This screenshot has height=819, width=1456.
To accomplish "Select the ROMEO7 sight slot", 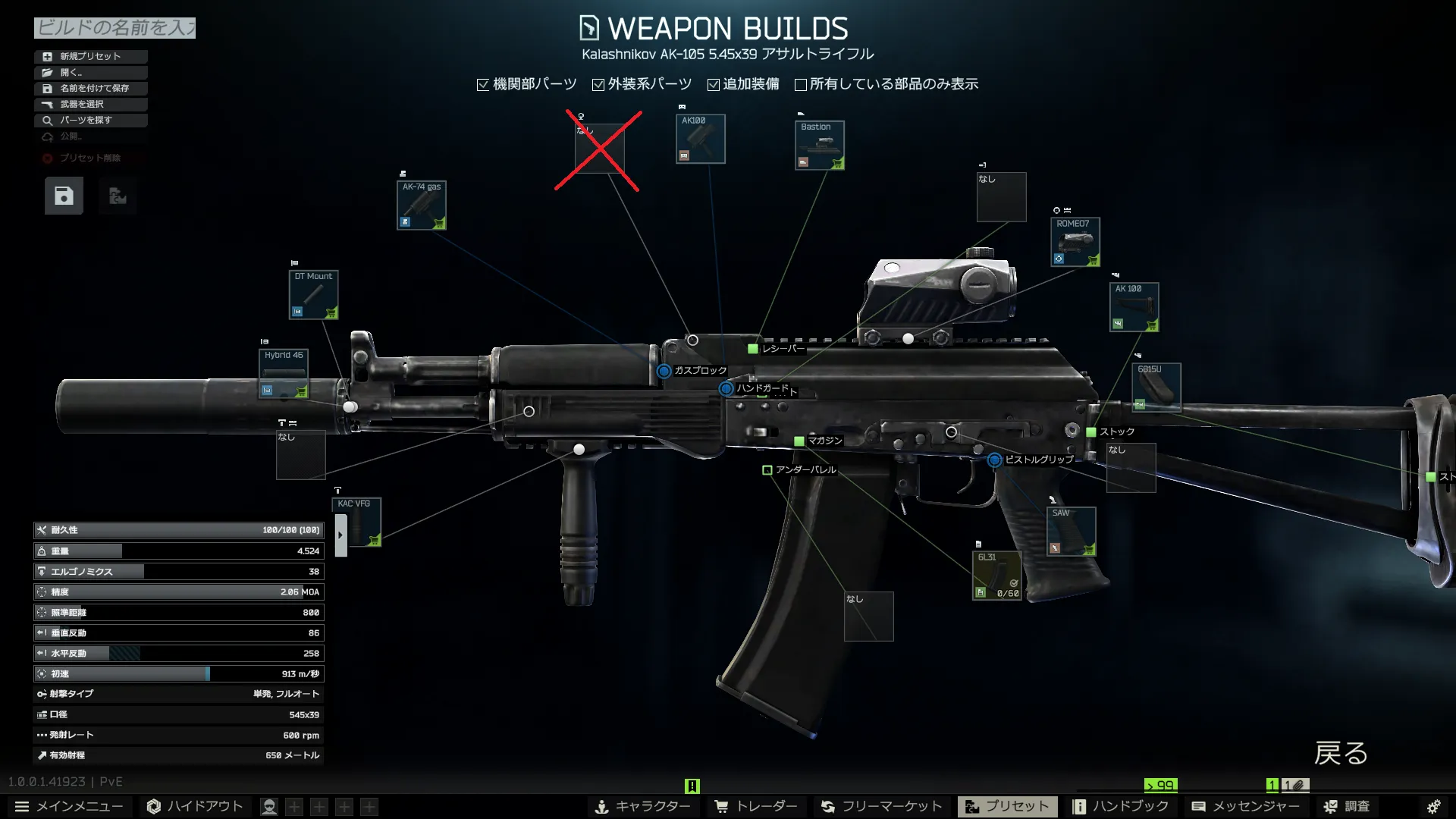I will 1075,243.
